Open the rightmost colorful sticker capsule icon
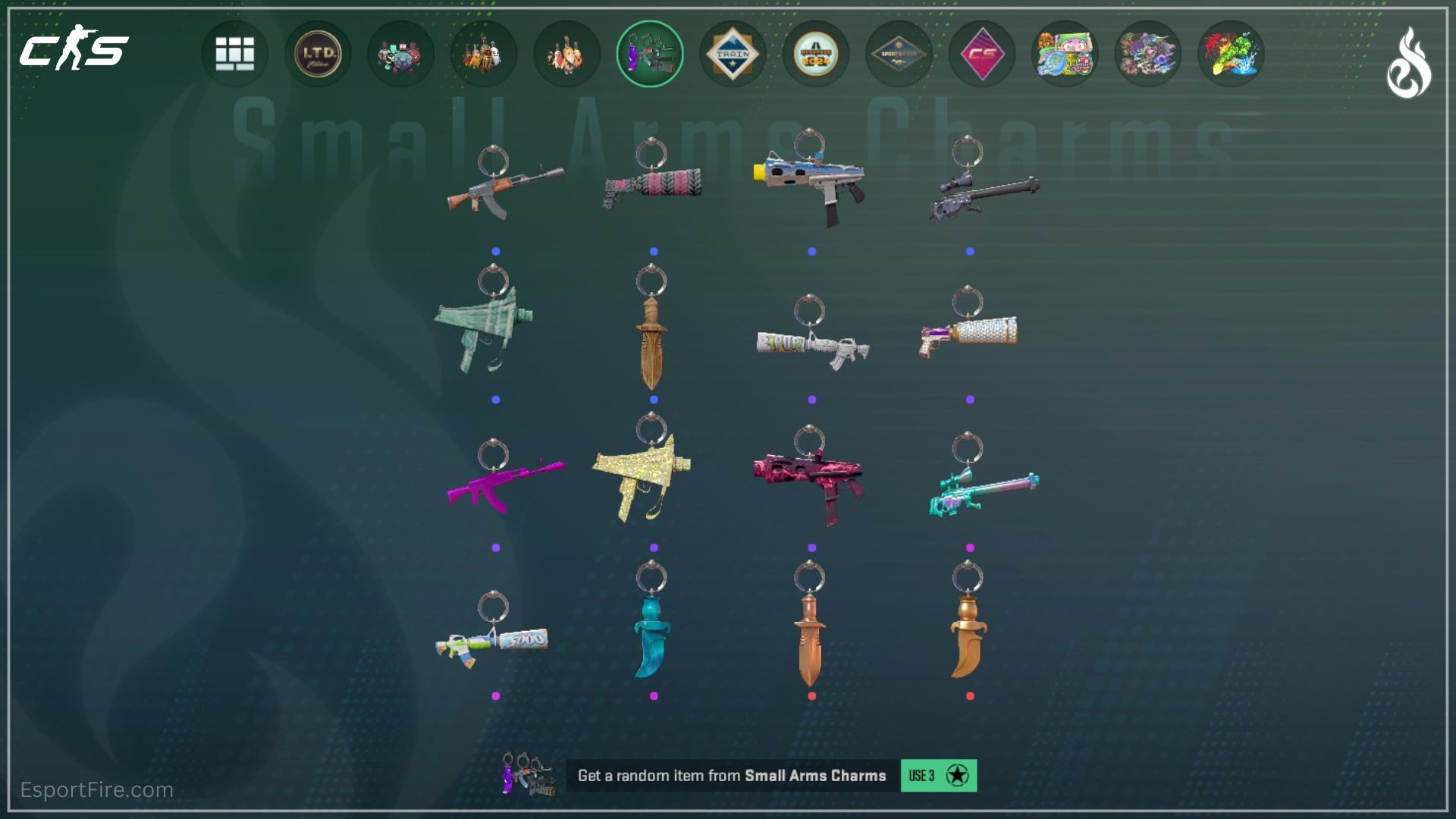The width and height of the screenshot is (1456, 819). click(x=1230, y=53)
